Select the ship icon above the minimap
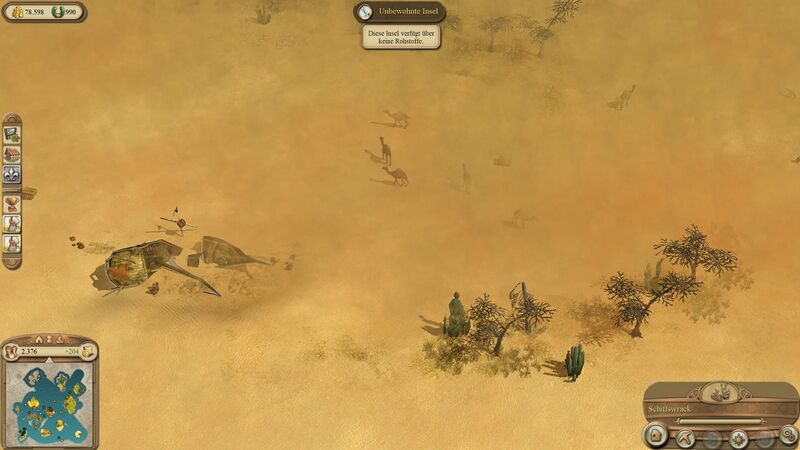 click(x=60, y=339)
